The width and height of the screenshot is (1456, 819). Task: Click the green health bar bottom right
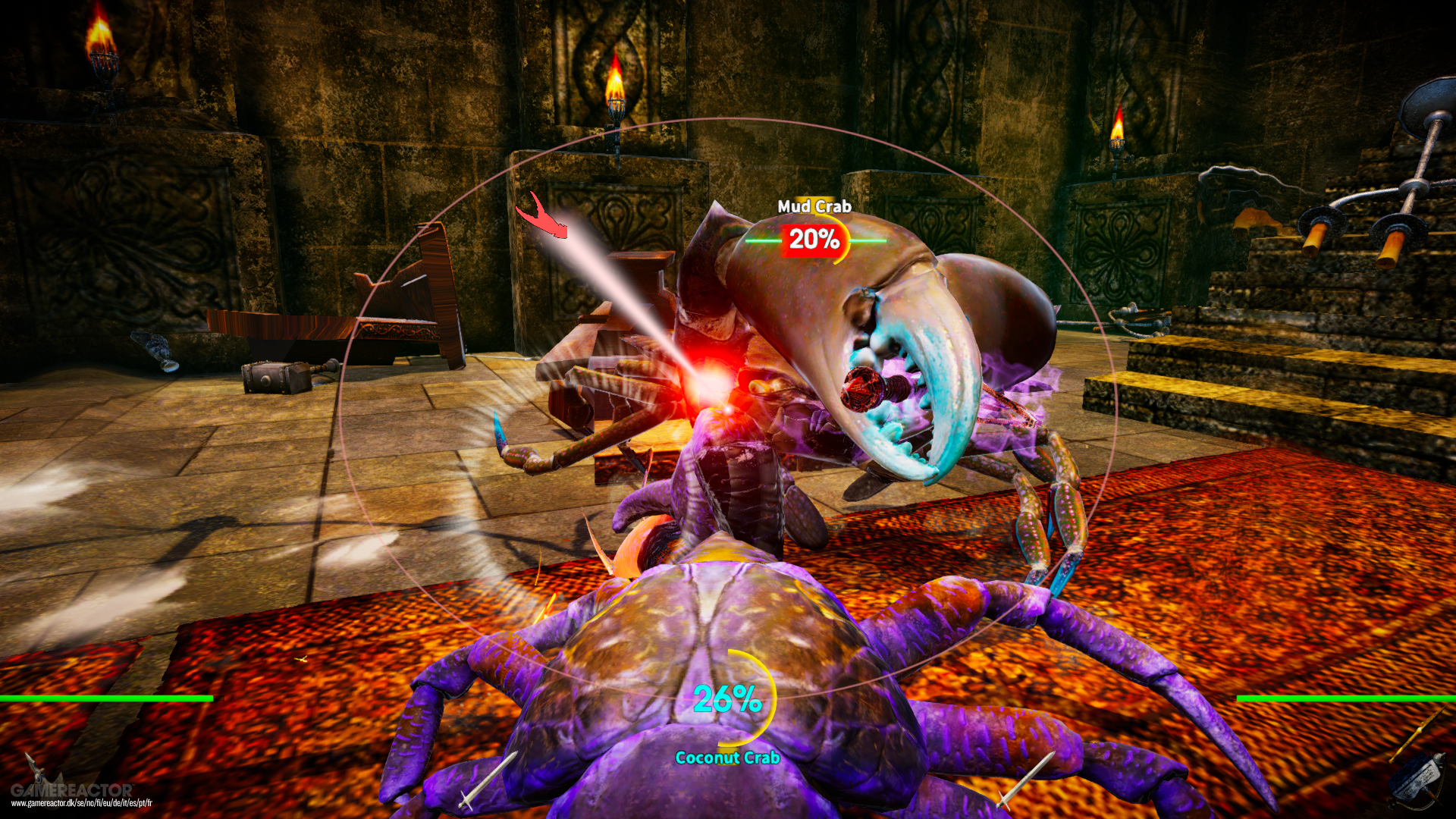(1350, 696)
